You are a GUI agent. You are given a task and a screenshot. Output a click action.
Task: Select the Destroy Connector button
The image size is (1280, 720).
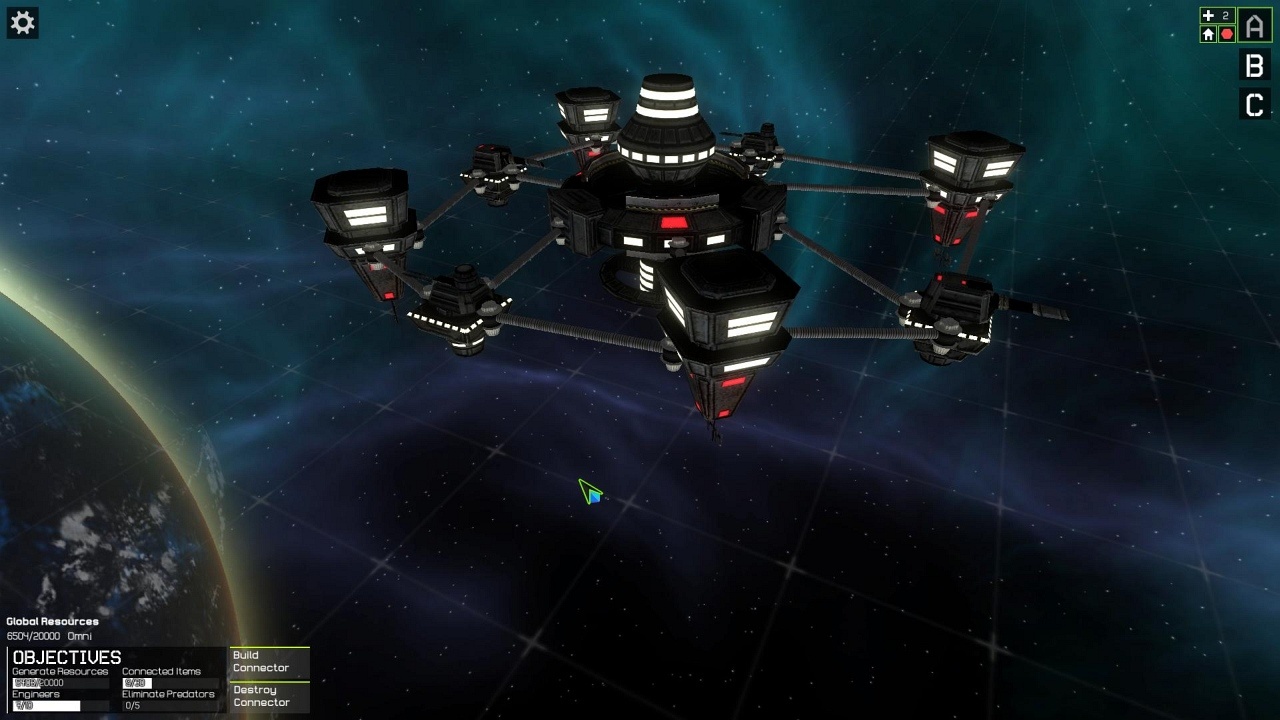pyautogui.click(x=269, y=696)
